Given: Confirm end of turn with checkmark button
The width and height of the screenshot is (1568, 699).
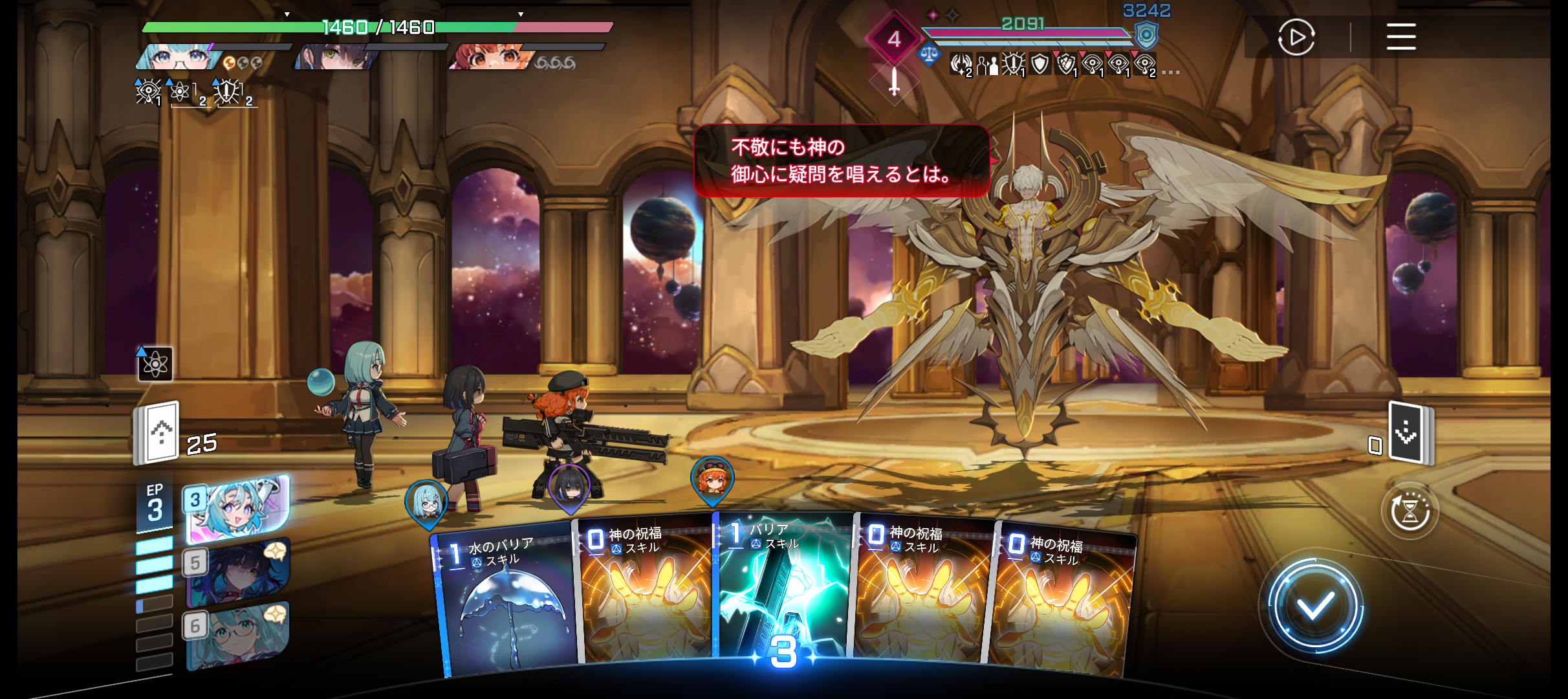Looking at the screenshot, I should click(x=1314, y=606).
